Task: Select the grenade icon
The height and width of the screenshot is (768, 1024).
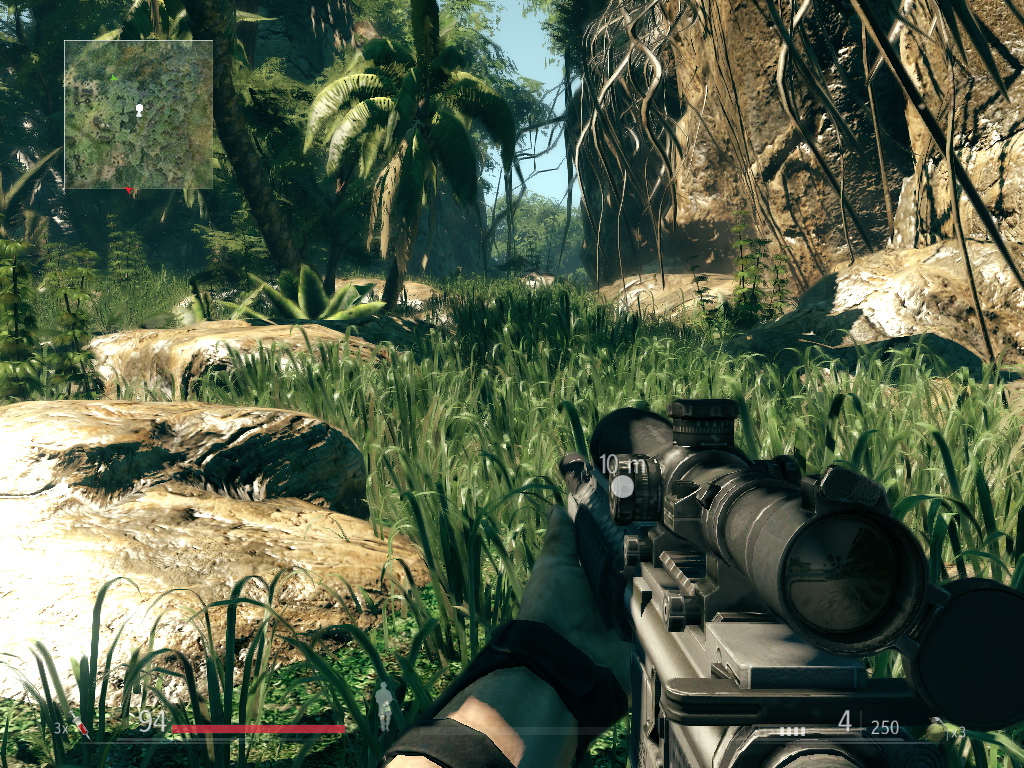Action: click(936, 729)
